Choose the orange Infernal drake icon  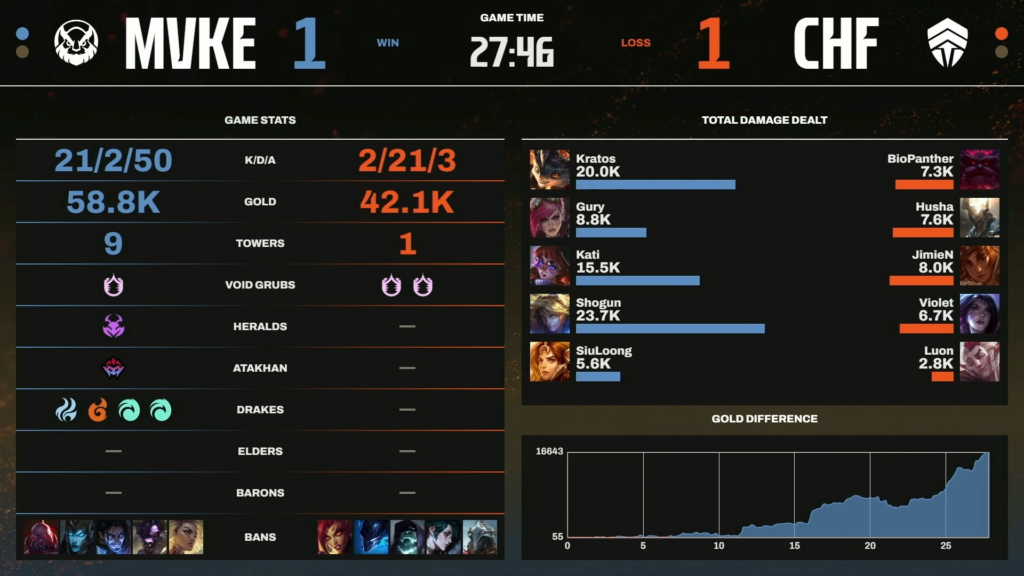[97, 410]
